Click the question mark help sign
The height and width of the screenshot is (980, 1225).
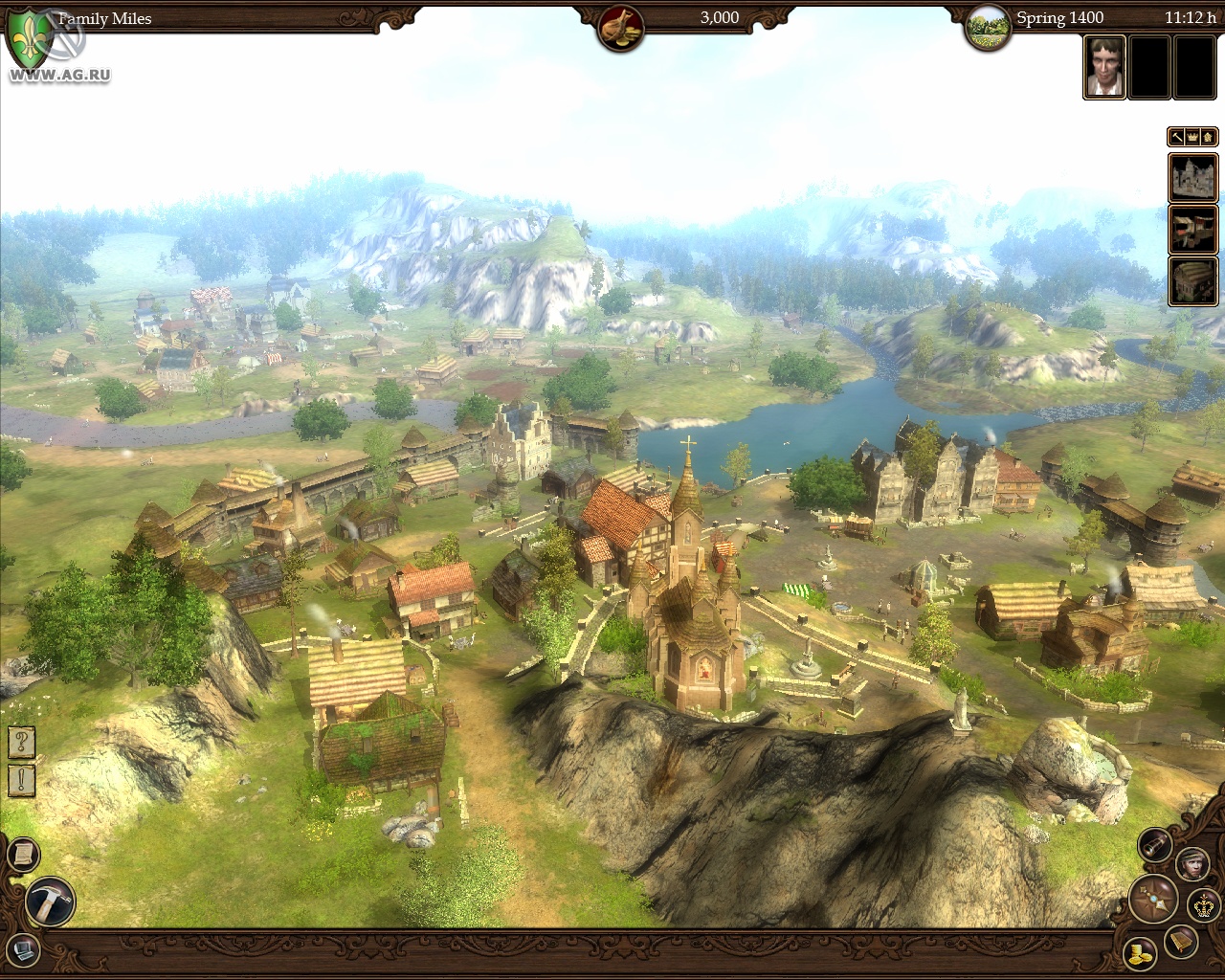[x=20, y=740]
